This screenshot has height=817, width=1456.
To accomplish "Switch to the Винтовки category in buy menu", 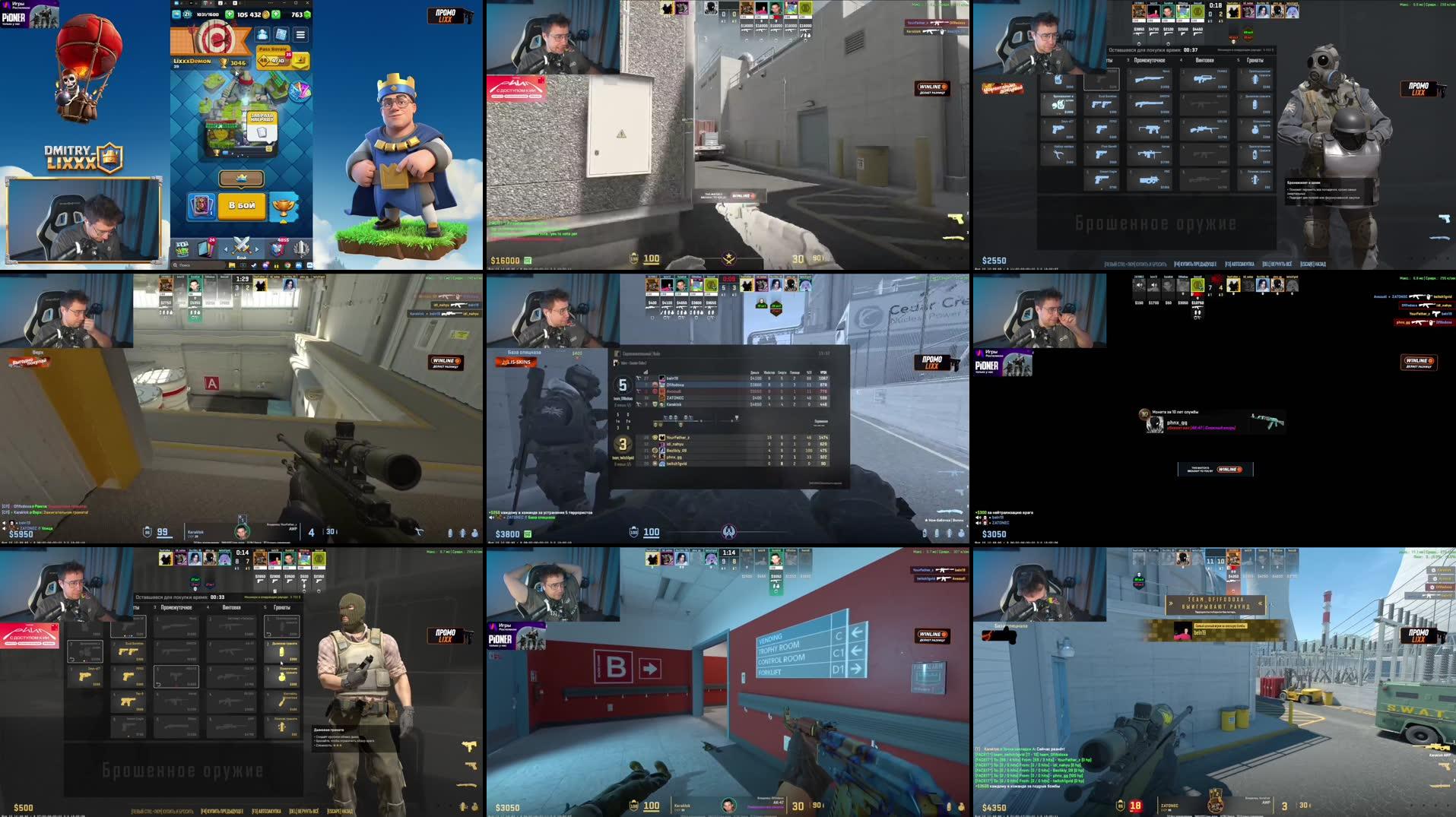I will (231, 607).
